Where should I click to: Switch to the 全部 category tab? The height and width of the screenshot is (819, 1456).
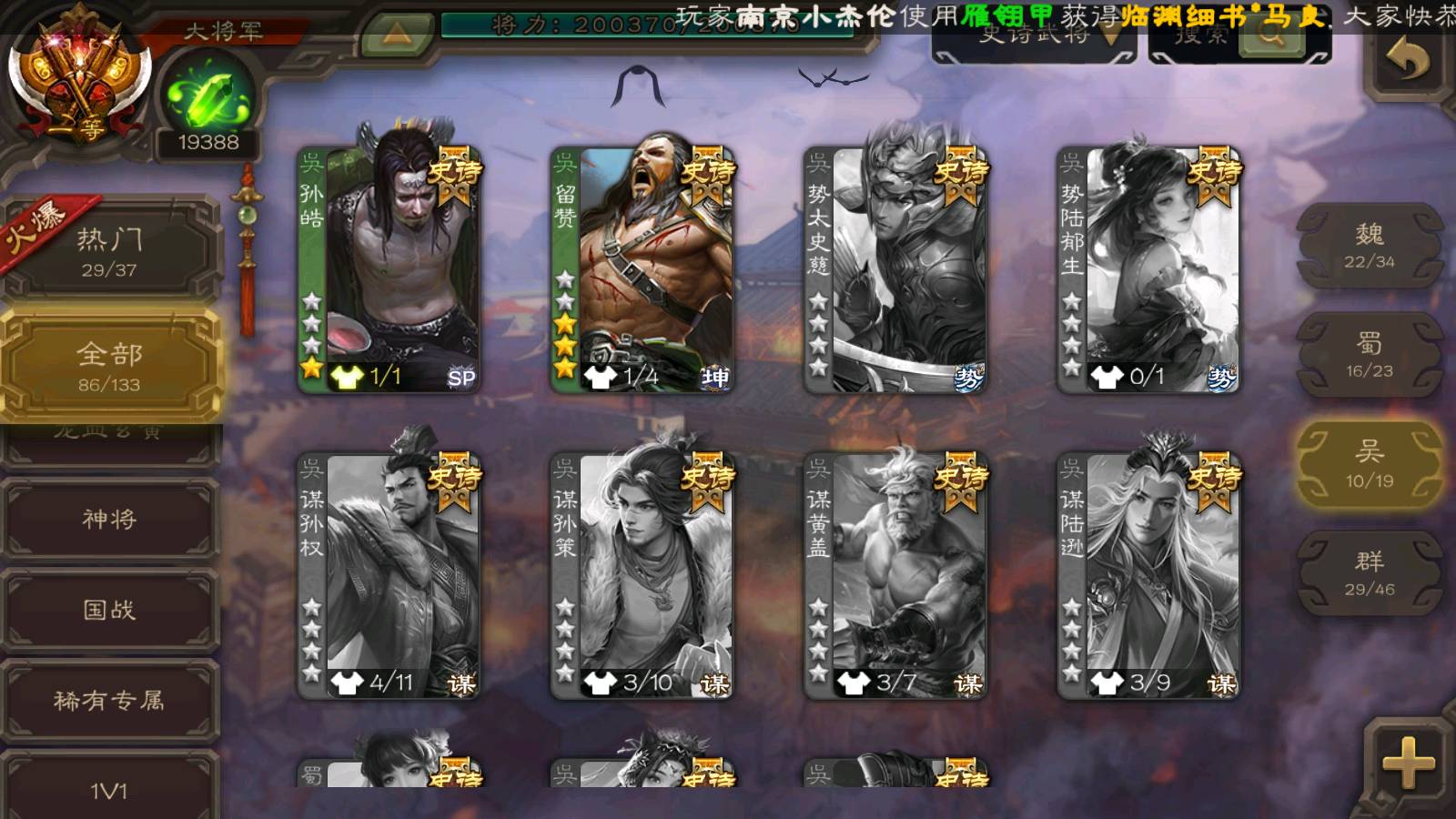pos(109,366)
